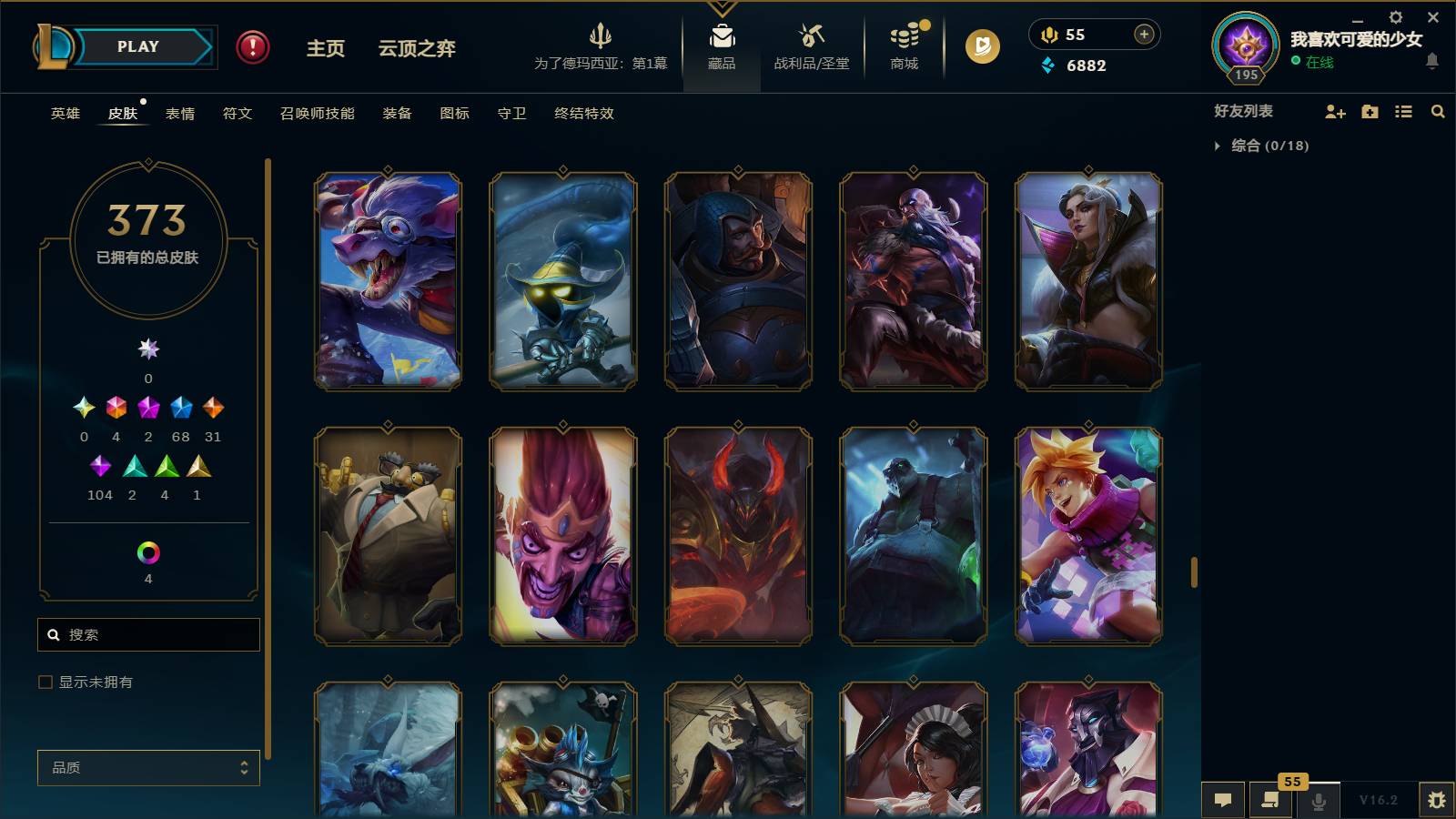The image size is (1456, 819).
Task: Collapse the chevron above the 藏品 tab
Action: [x=722, y=7]
